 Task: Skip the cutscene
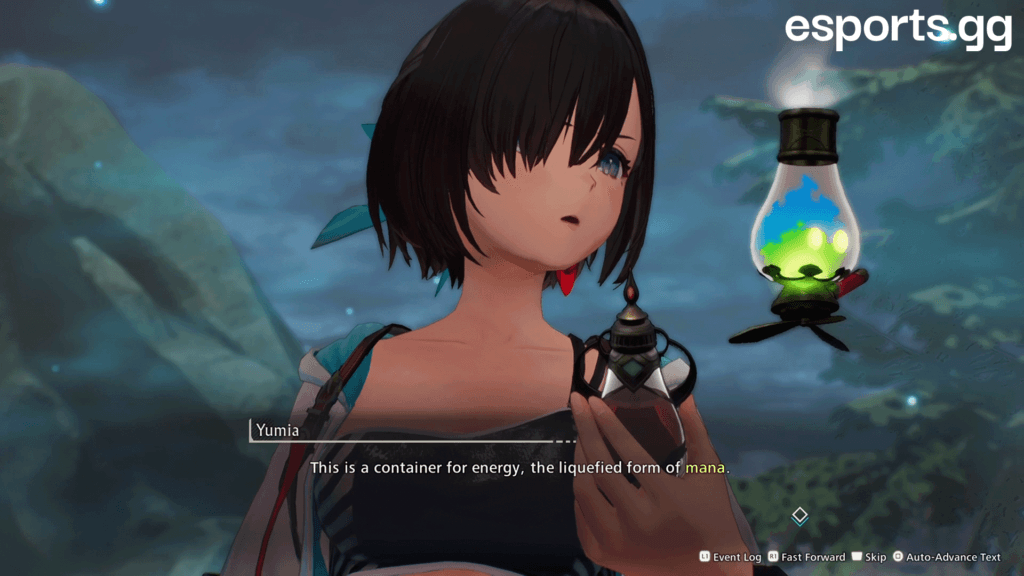pos(869,557)
